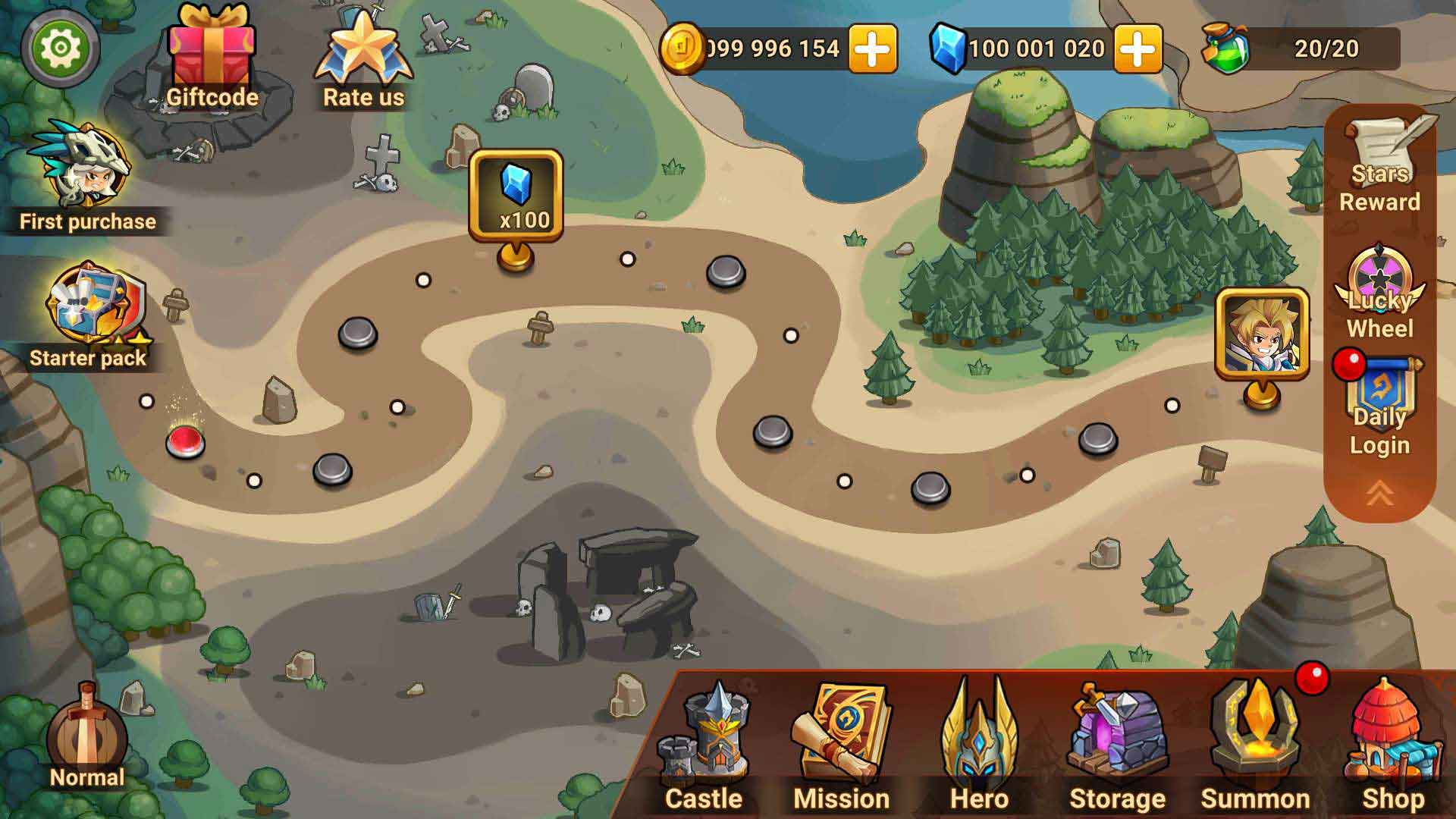Spin the Lucky Wheel
The height and width of the screenshot is (819, 1456).
click(x=1379, y=292)
